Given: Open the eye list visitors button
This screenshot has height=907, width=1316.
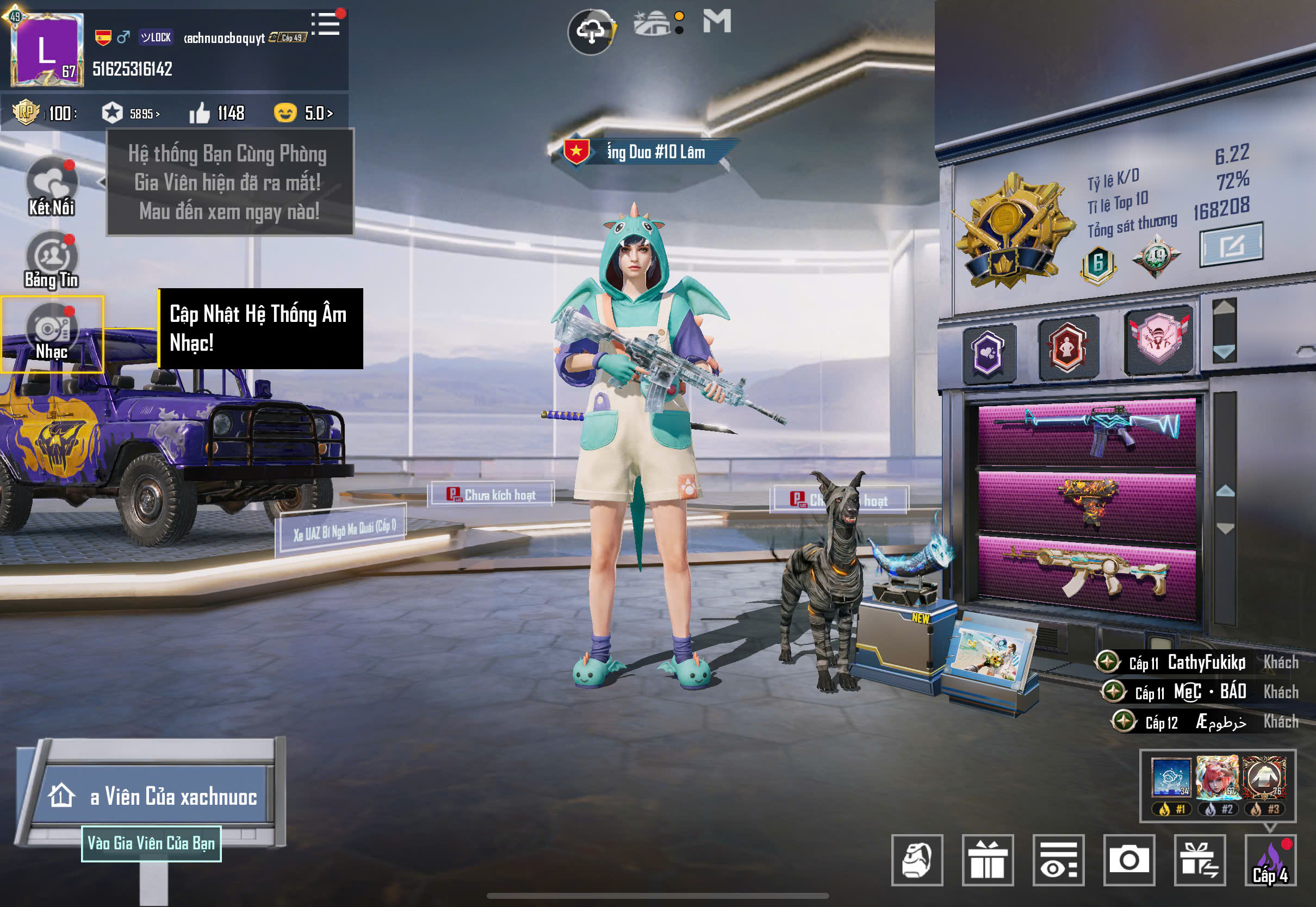Looking at the screenshot, I should [x=1058, y=860].
